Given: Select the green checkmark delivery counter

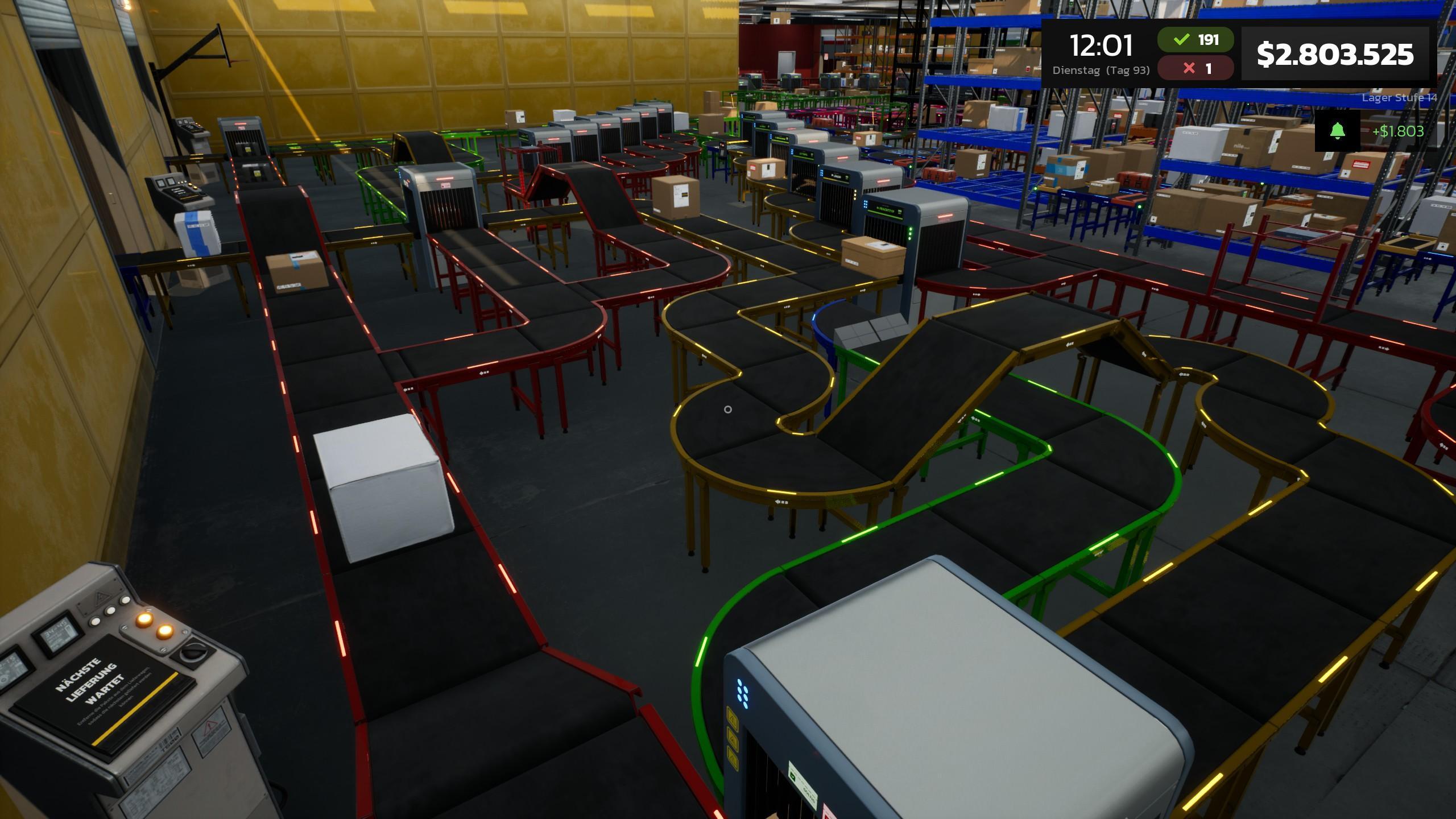Looking at the screenshot, I should pyautogui.click(x=1194, y=40).
